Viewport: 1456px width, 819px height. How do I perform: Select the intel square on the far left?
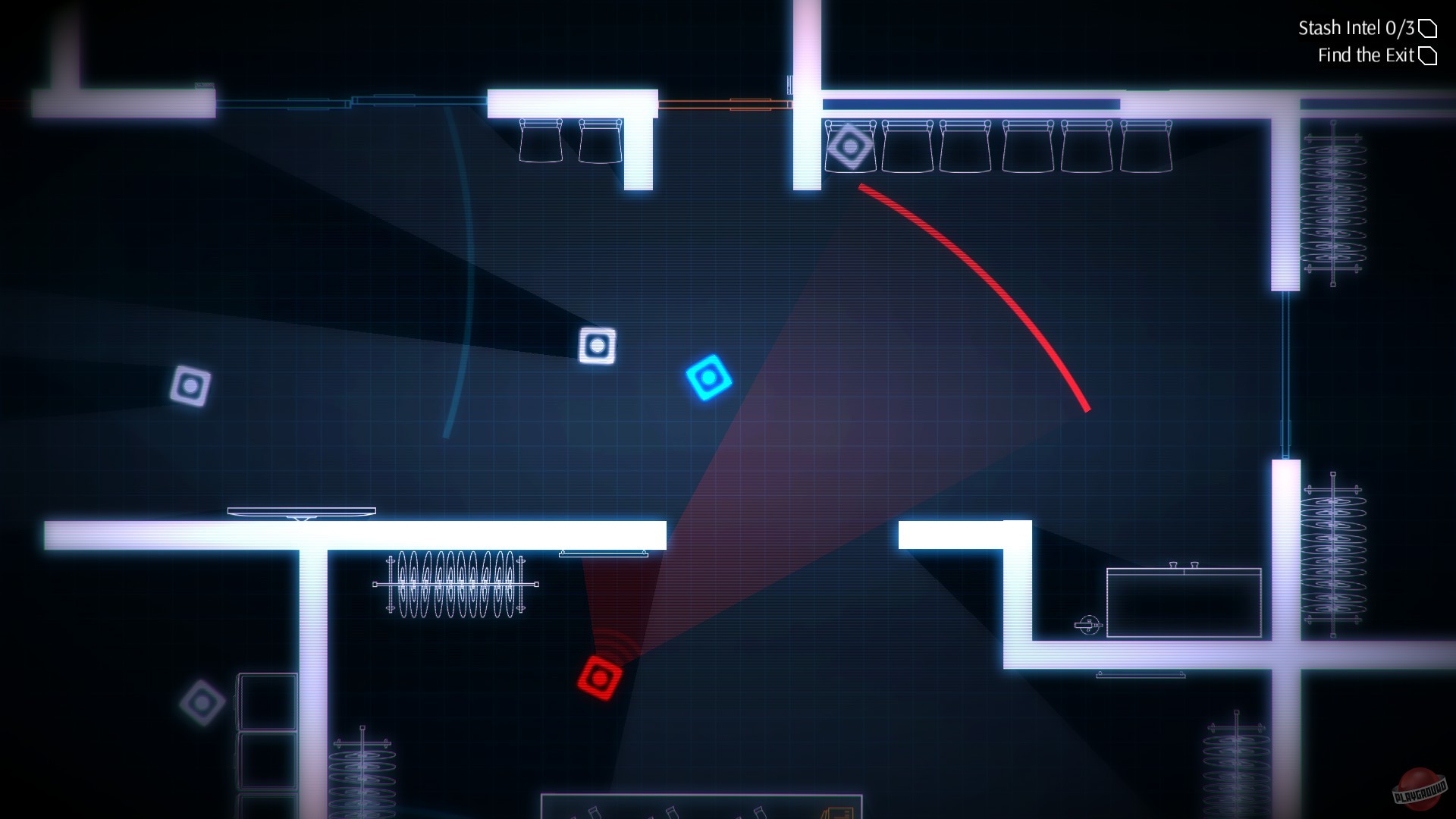pyautogui.click(x=191, y=385)
